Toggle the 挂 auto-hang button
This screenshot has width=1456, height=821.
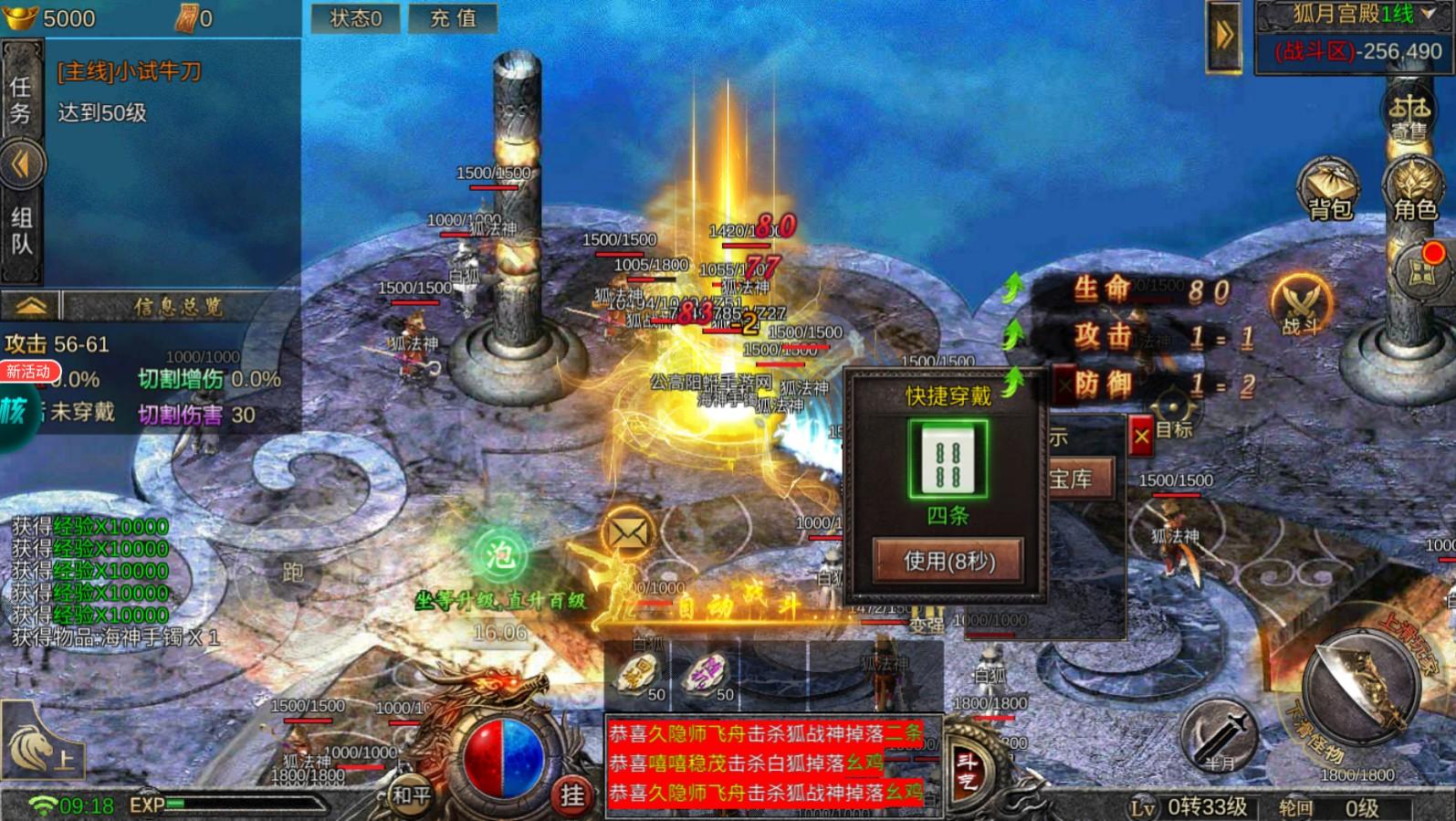pyautogui.click(x=572, y=796)
